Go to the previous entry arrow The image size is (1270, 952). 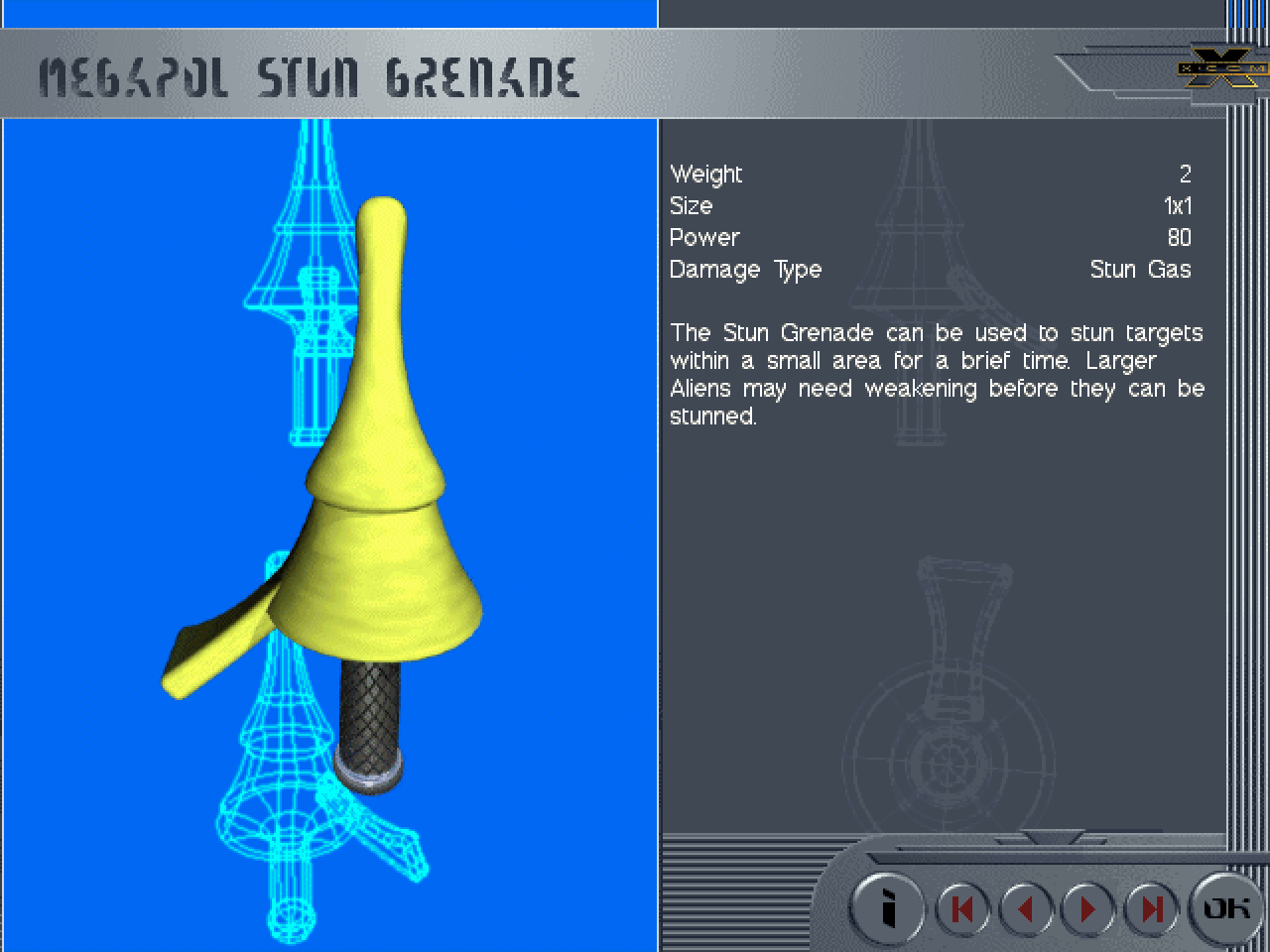[x=1026, y=908]
